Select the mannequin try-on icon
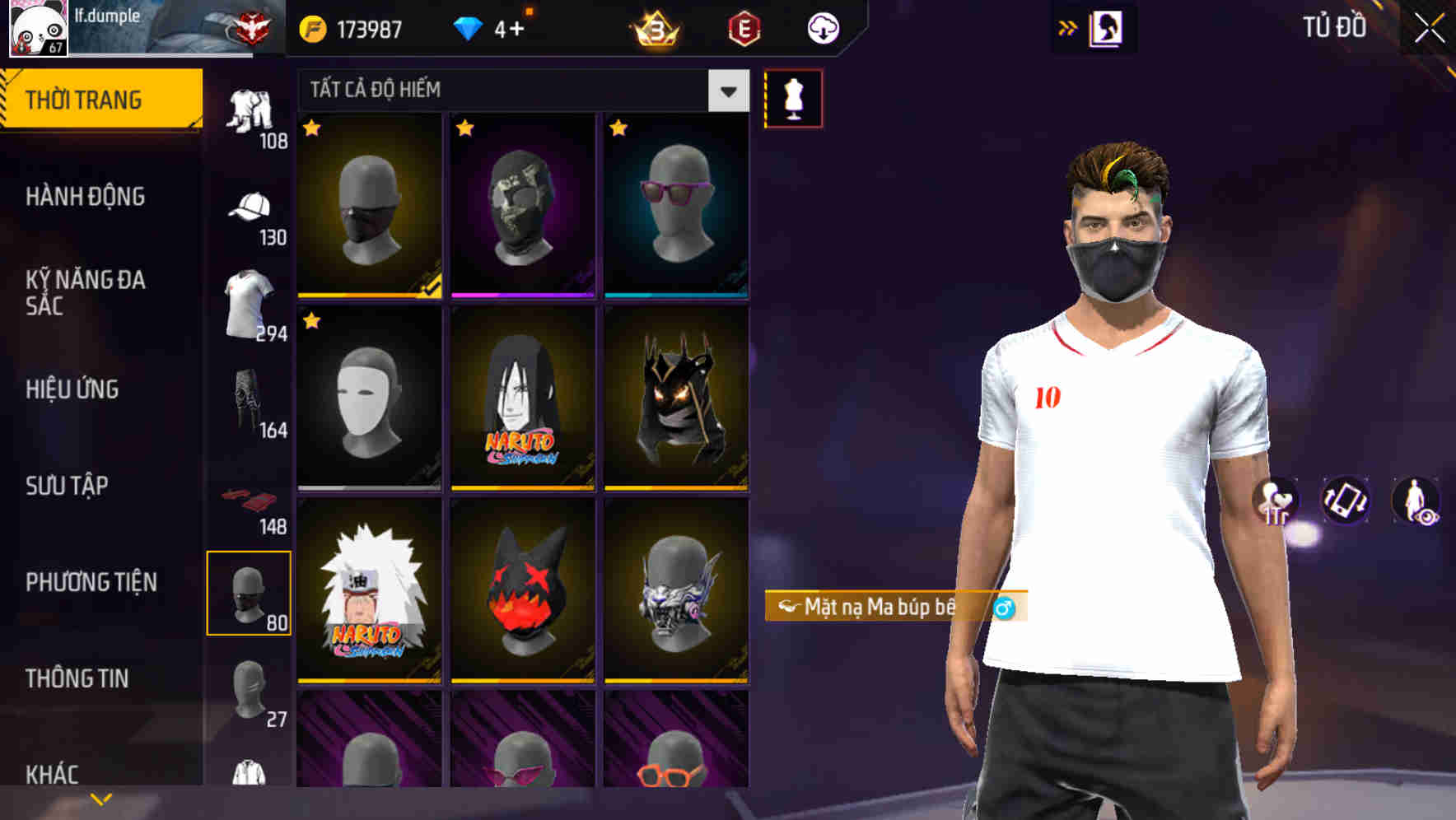 point(793,99)
